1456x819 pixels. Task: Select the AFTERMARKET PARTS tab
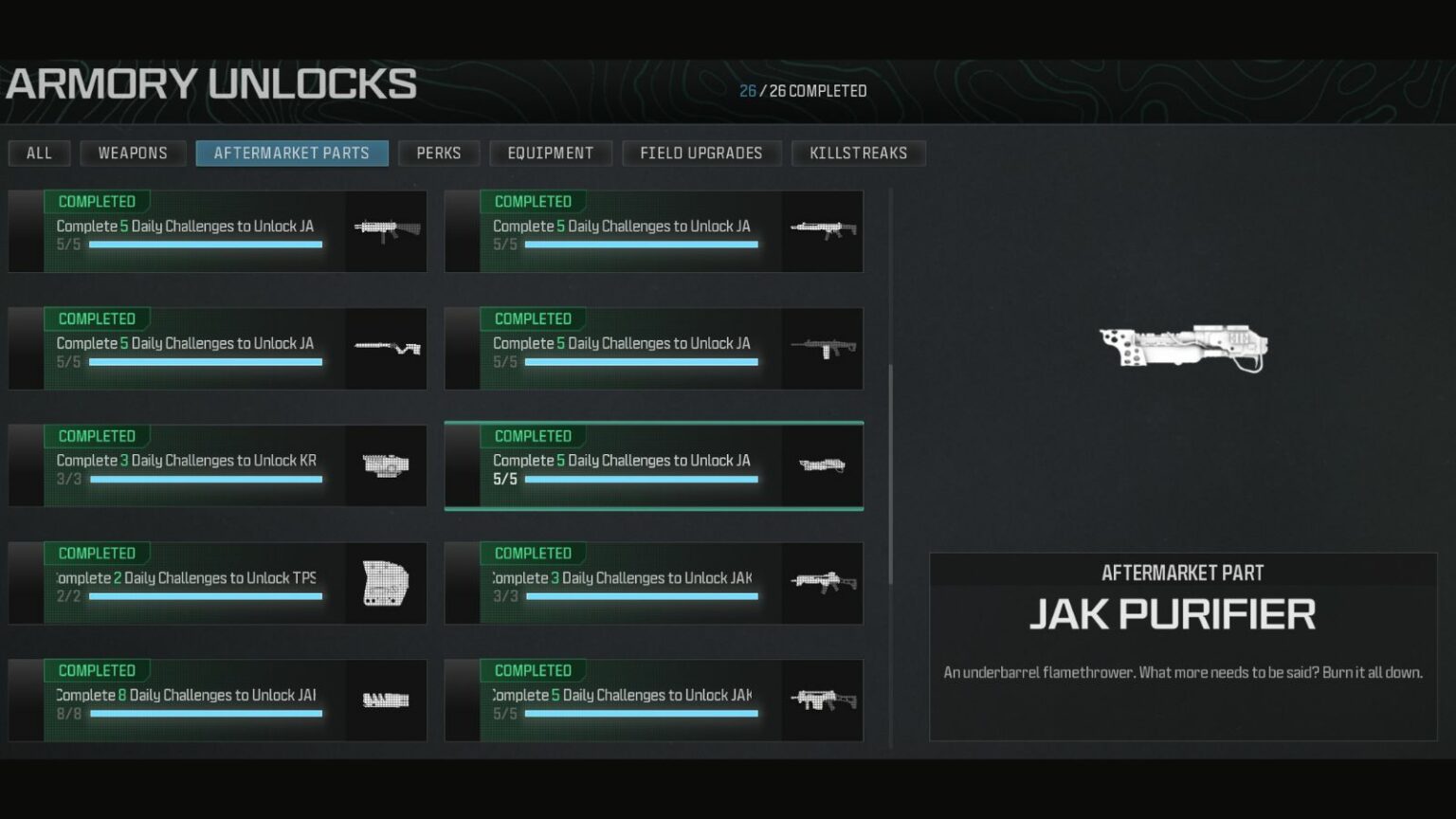pos(292,153)
